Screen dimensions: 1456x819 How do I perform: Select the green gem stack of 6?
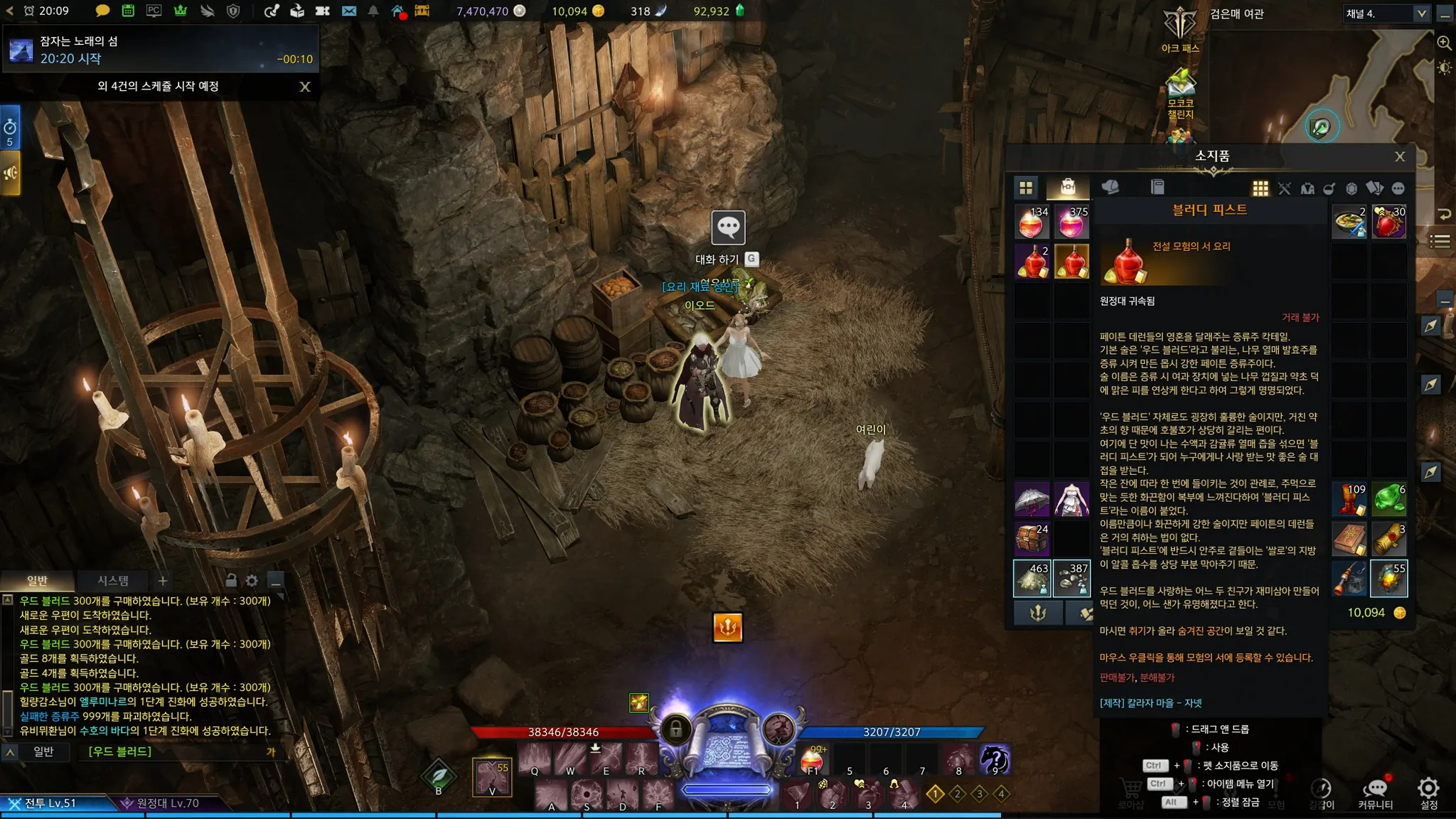pyautogui.click(x=1388, y=499)
